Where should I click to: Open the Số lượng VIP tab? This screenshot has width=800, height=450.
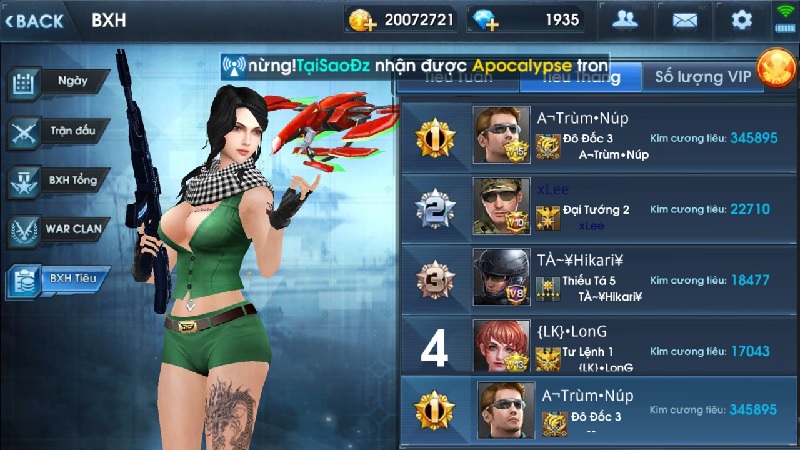tap(701, 76)
